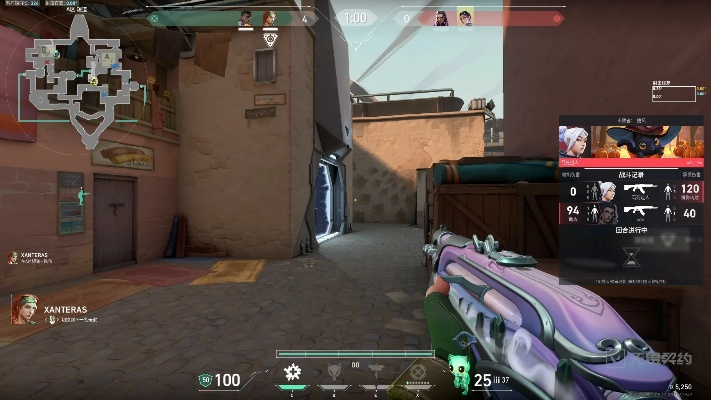The width and height of the screenshot is (711, 400).
Task: Select the white-haired agent portrait in combat panel
Action: click(574, 141)
